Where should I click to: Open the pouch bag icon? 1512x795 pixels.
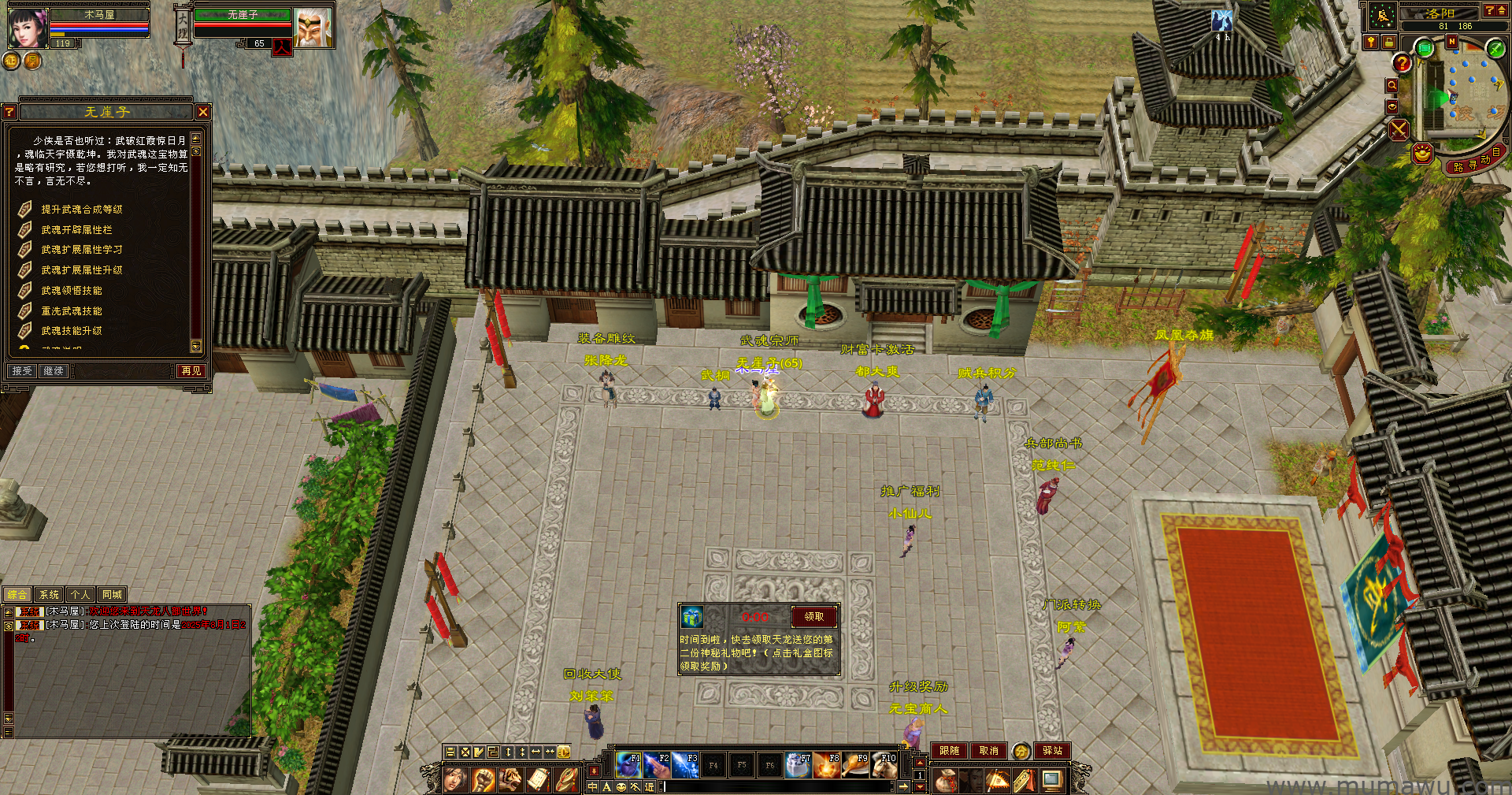[944, 781]
